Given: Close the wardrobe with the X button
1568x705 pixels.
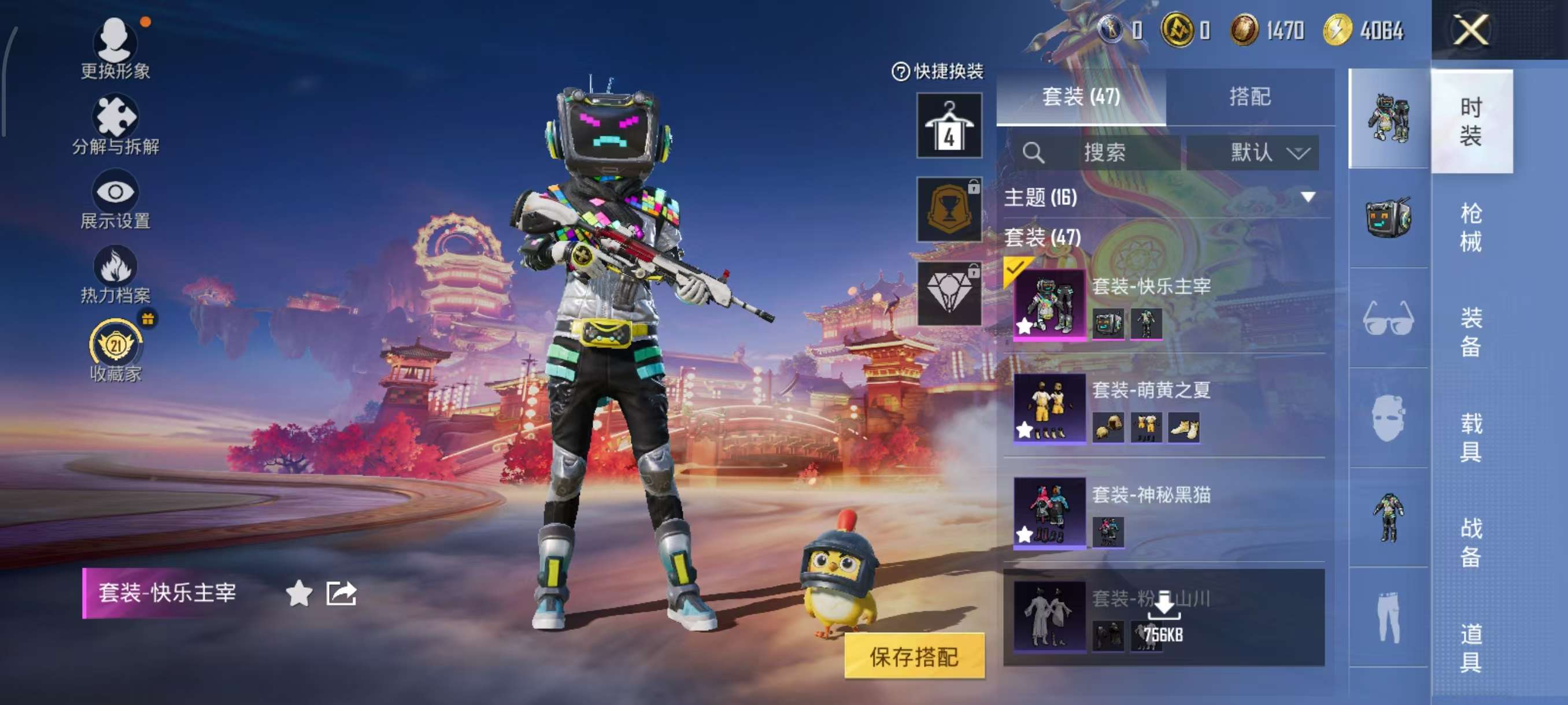Looking at the screenshot, I should tap(1471, 29).
